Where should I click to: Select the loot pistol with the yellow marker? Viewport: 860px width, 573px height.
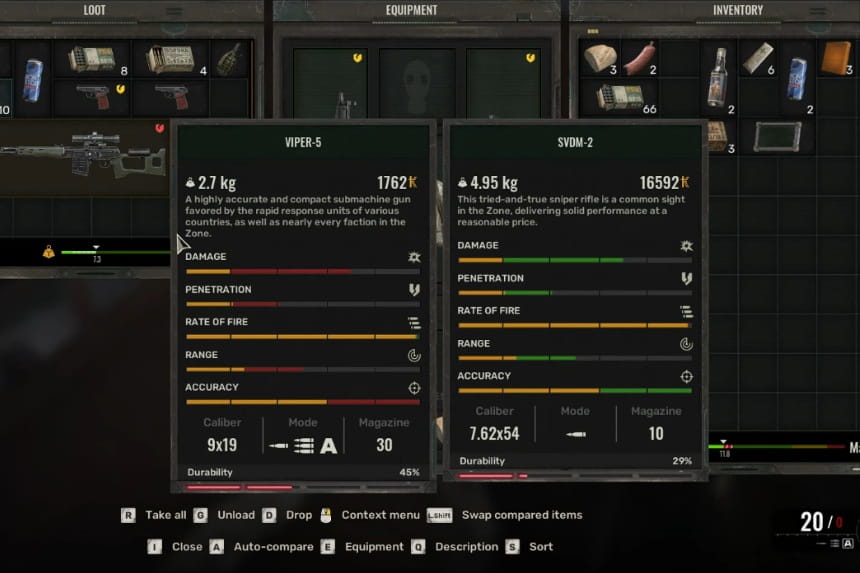pos(101,98)
